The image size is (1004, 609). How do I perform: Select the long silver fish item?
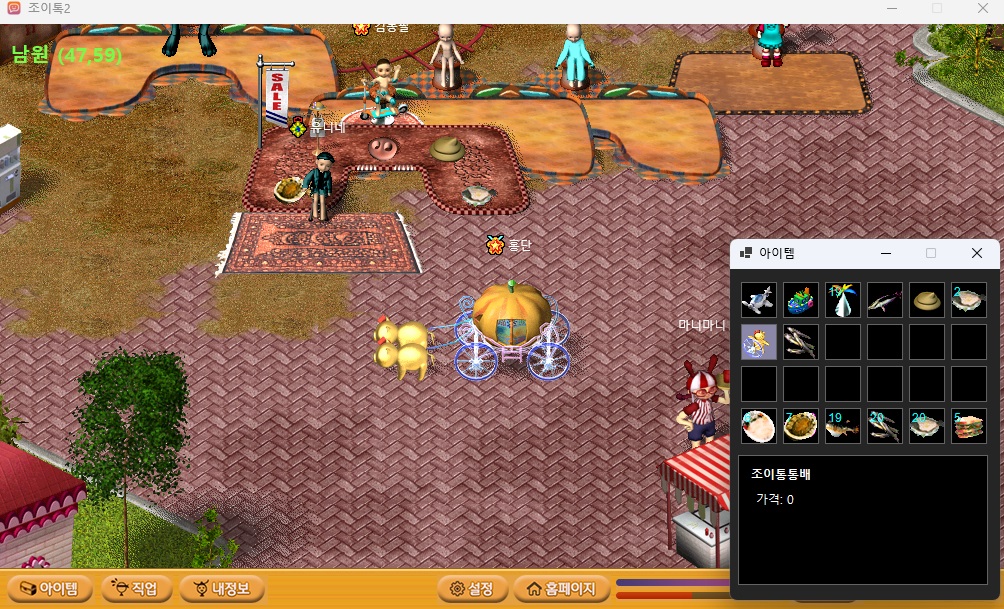point(885,300)
